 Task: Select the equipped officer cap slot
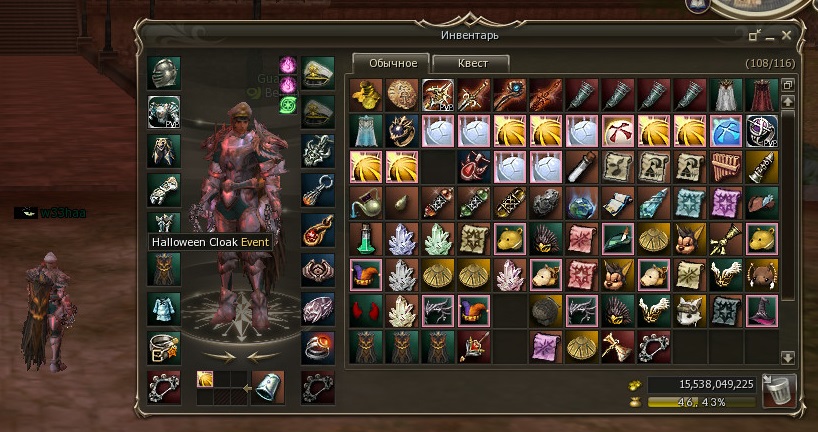coord(318,72)
